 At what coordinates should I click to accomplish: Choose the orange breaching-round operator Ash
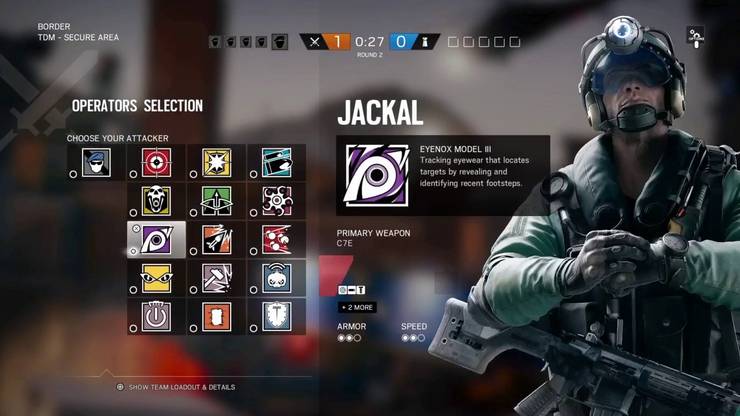216,239
